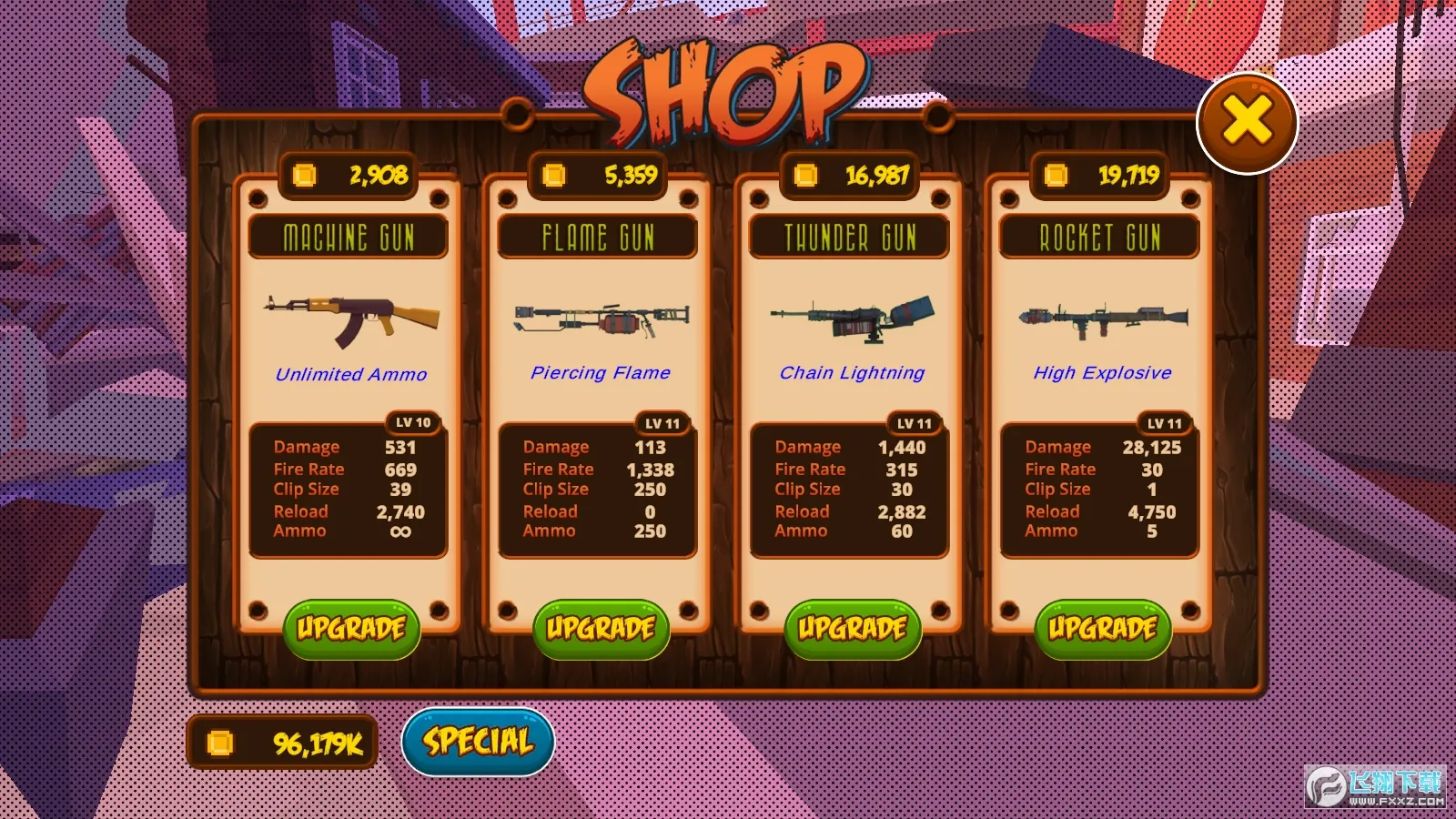This screenshot has width=1456, height=819.
Task: Click the Thunder Gun weapon graphic
Action: [x=849, y=318]
